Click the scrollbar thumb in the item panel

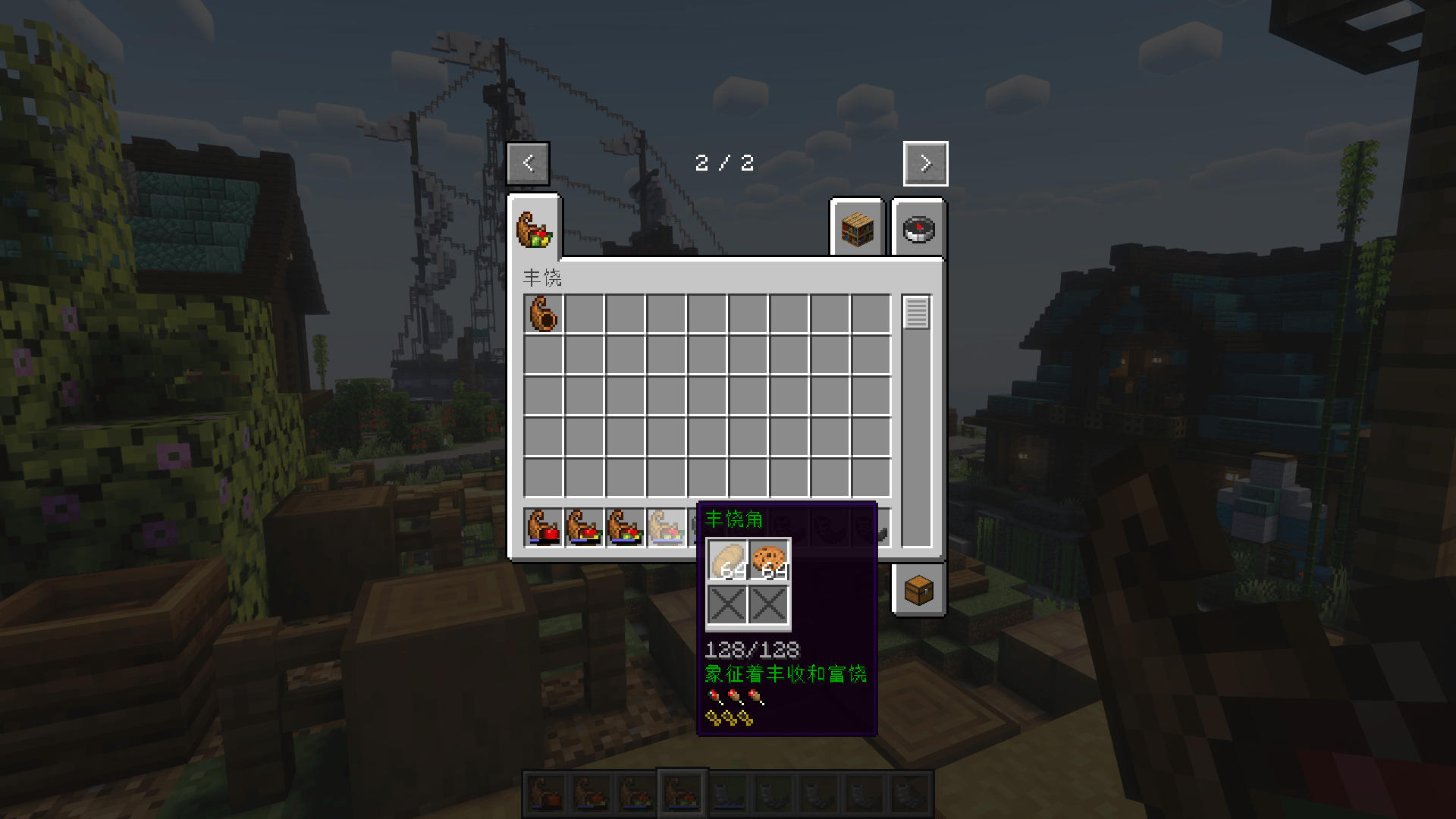[915, 311]
